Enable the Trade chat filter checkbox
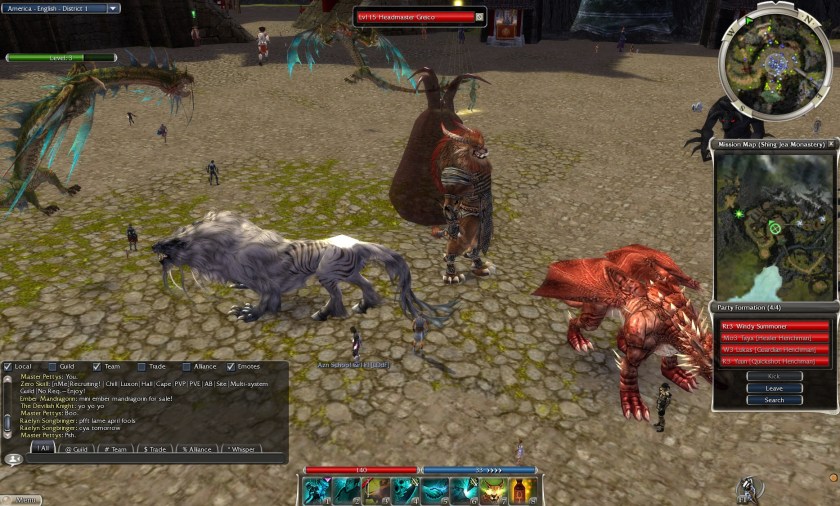 pyautogui.click(x=142, y=366)
